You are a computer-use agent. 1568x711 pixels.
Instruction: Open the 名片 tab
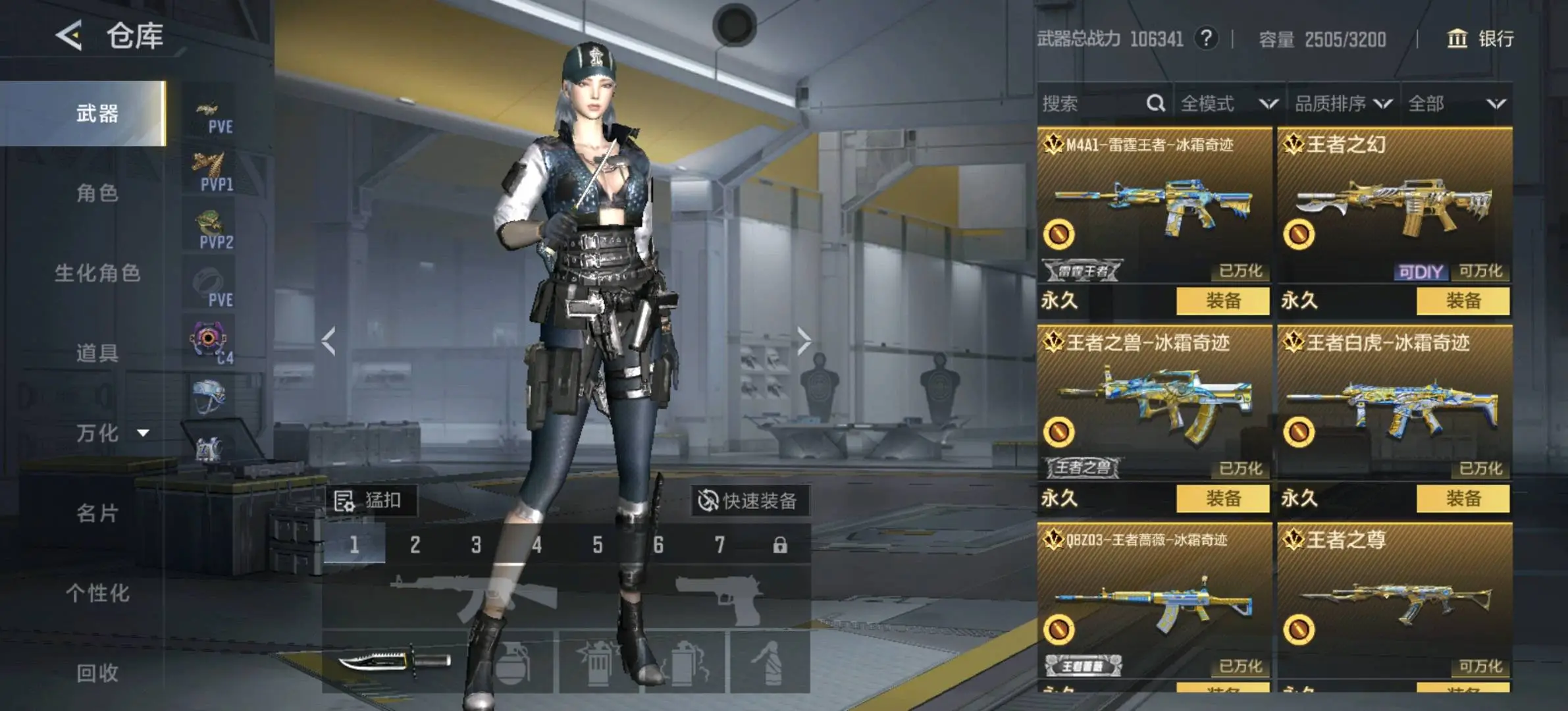coord(97,513)
